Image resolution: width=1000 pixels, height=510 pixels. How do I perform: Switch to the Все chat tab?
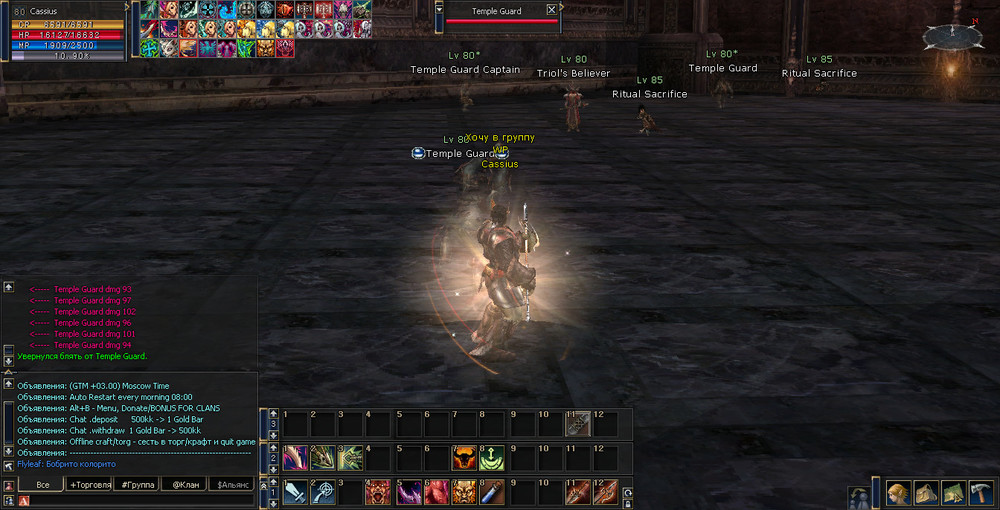(42, 484)
